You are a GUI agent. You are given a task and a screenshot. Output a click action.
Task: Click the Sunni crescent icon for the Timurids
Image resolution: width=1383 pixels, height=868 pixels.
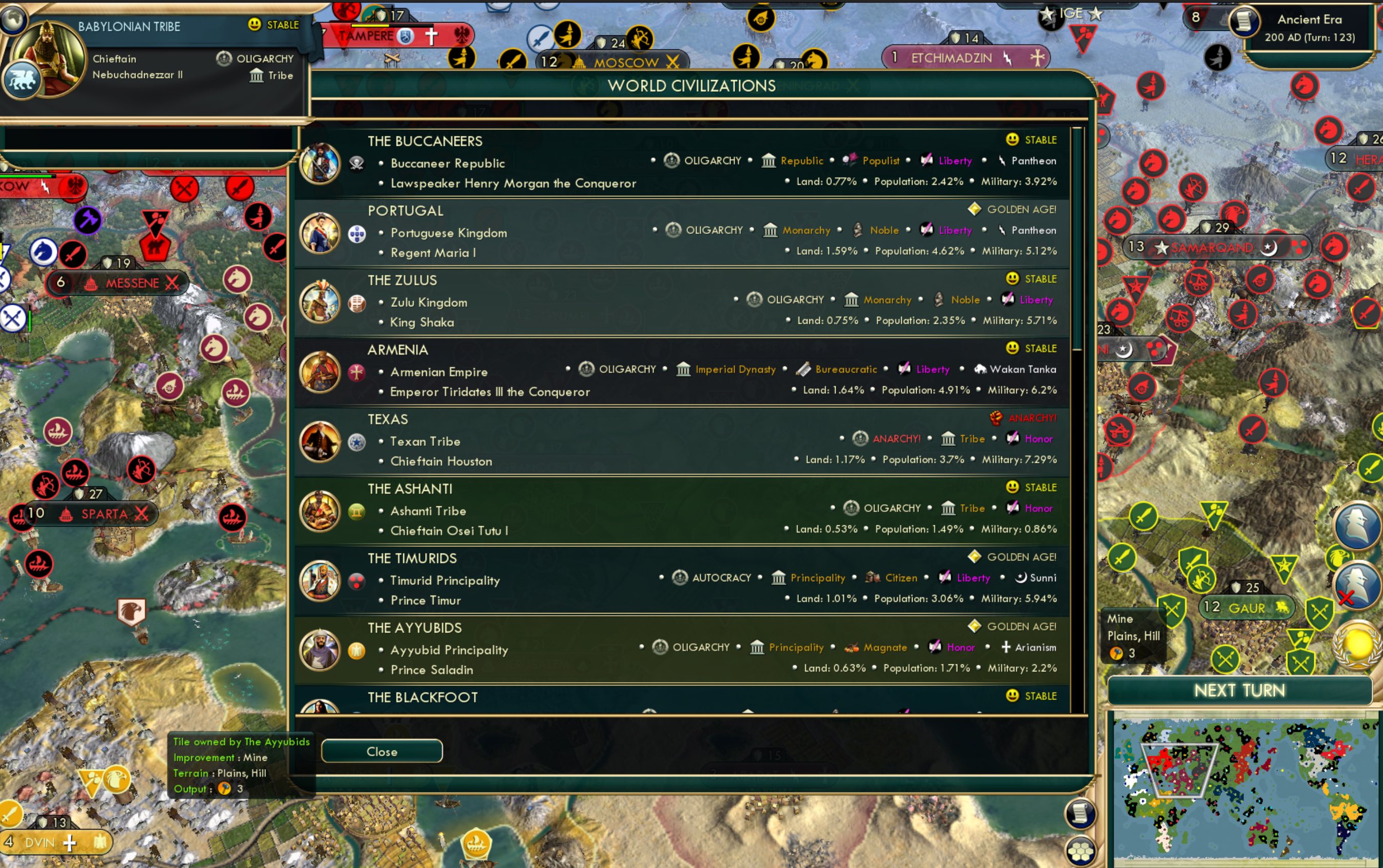tap(1023, 578)
